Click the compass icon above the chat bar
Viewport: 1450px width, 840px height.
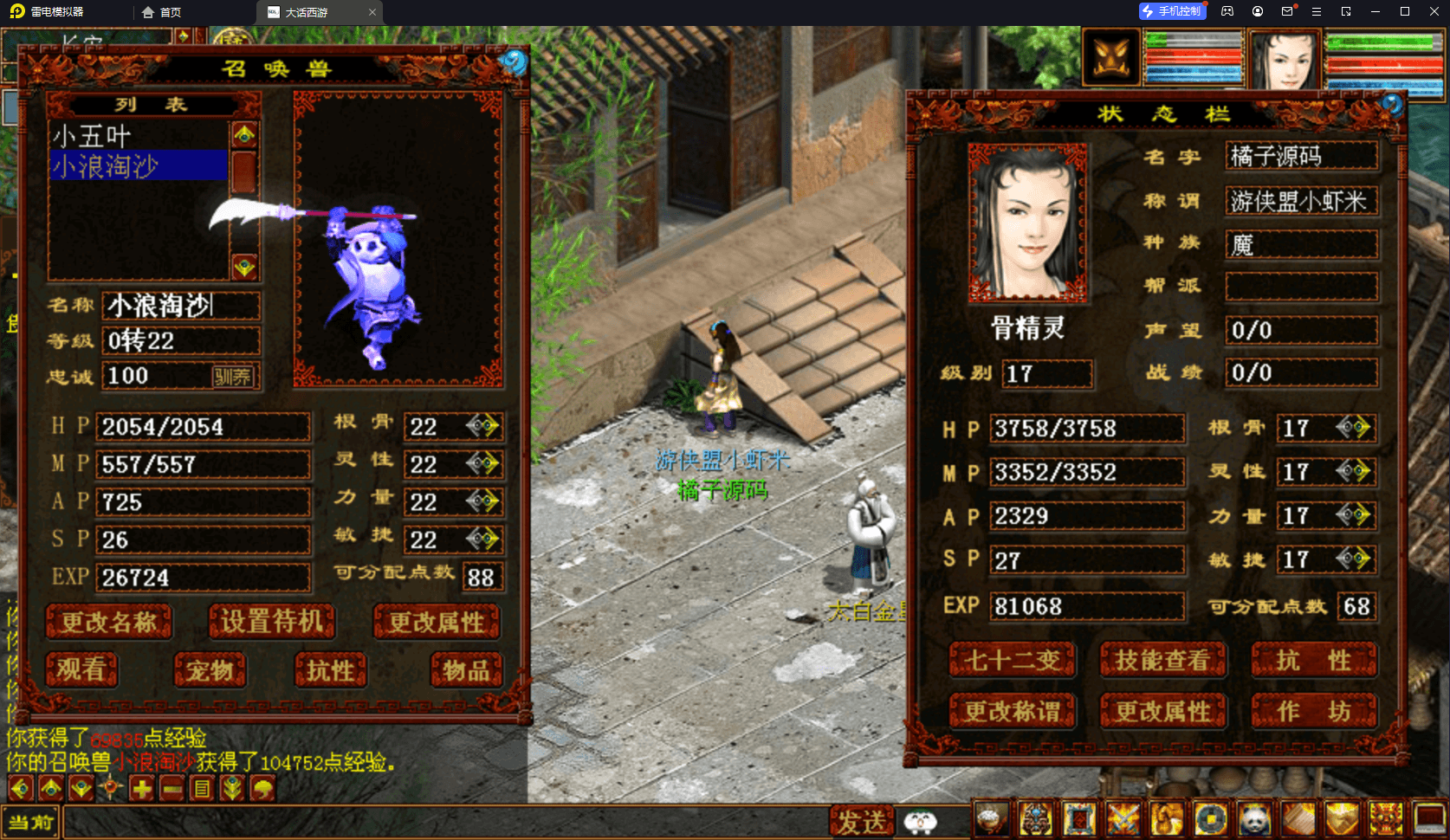[110, 788]
